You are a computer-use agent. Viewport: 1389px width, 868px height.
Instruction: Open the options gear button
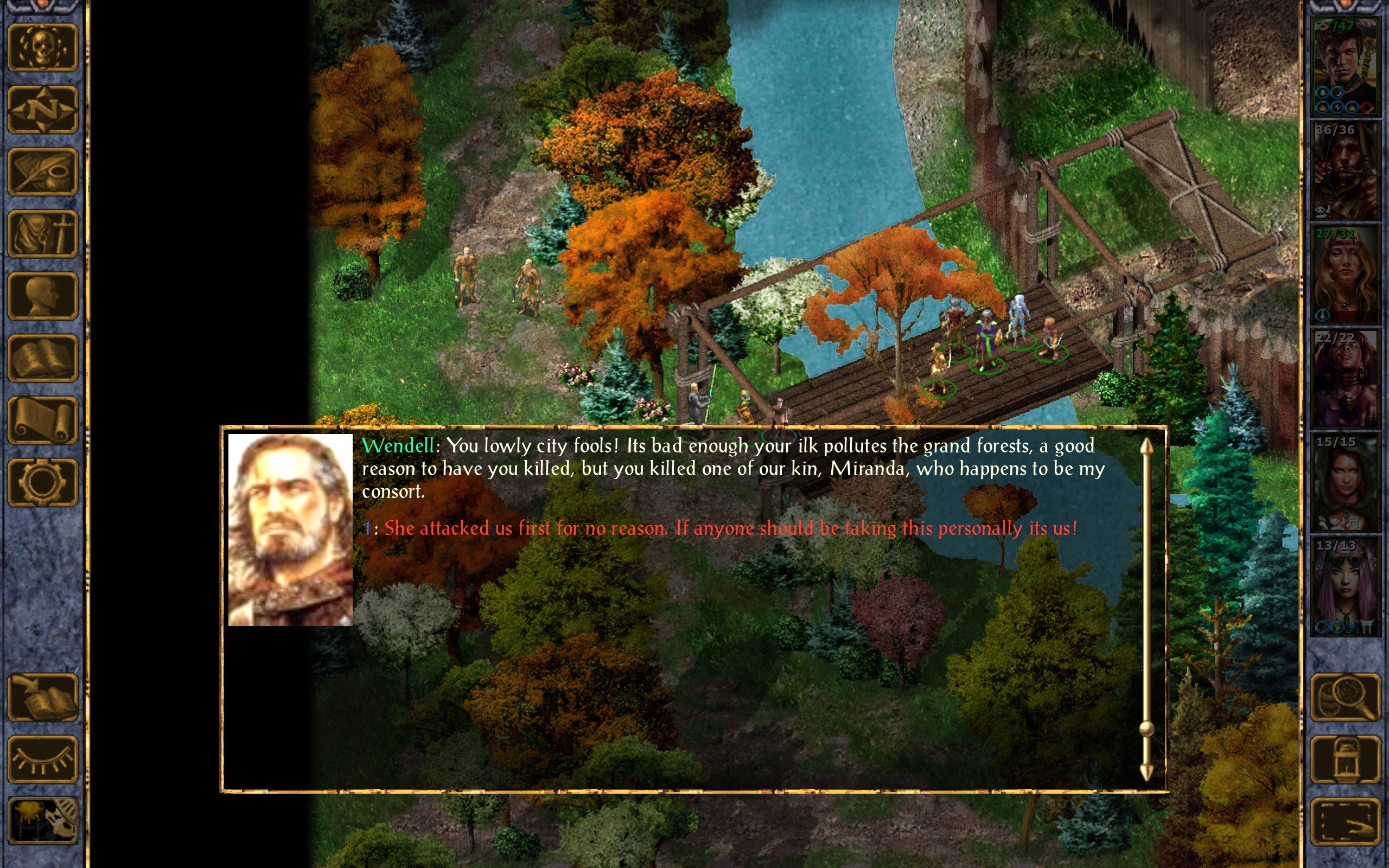point(43,482)
